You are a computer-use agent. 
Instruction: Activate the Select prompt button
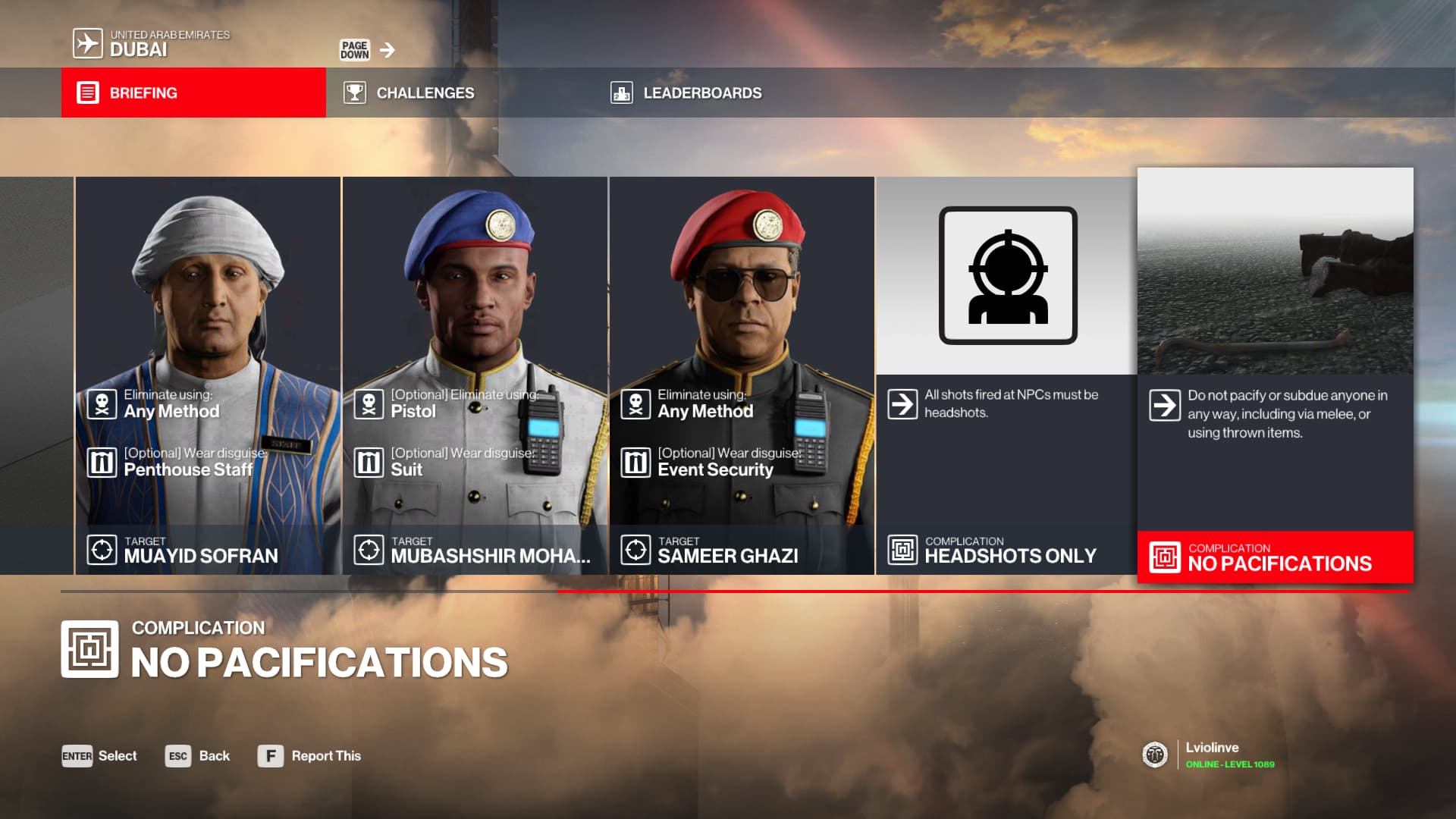(99, 756)
